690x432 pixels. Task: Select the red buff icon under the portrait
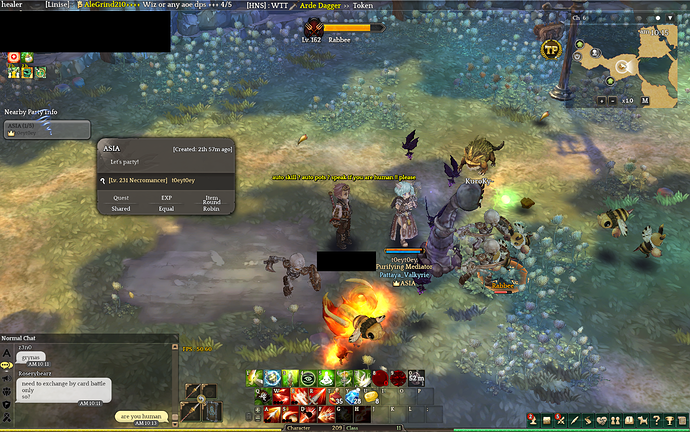tap(14, 57)
